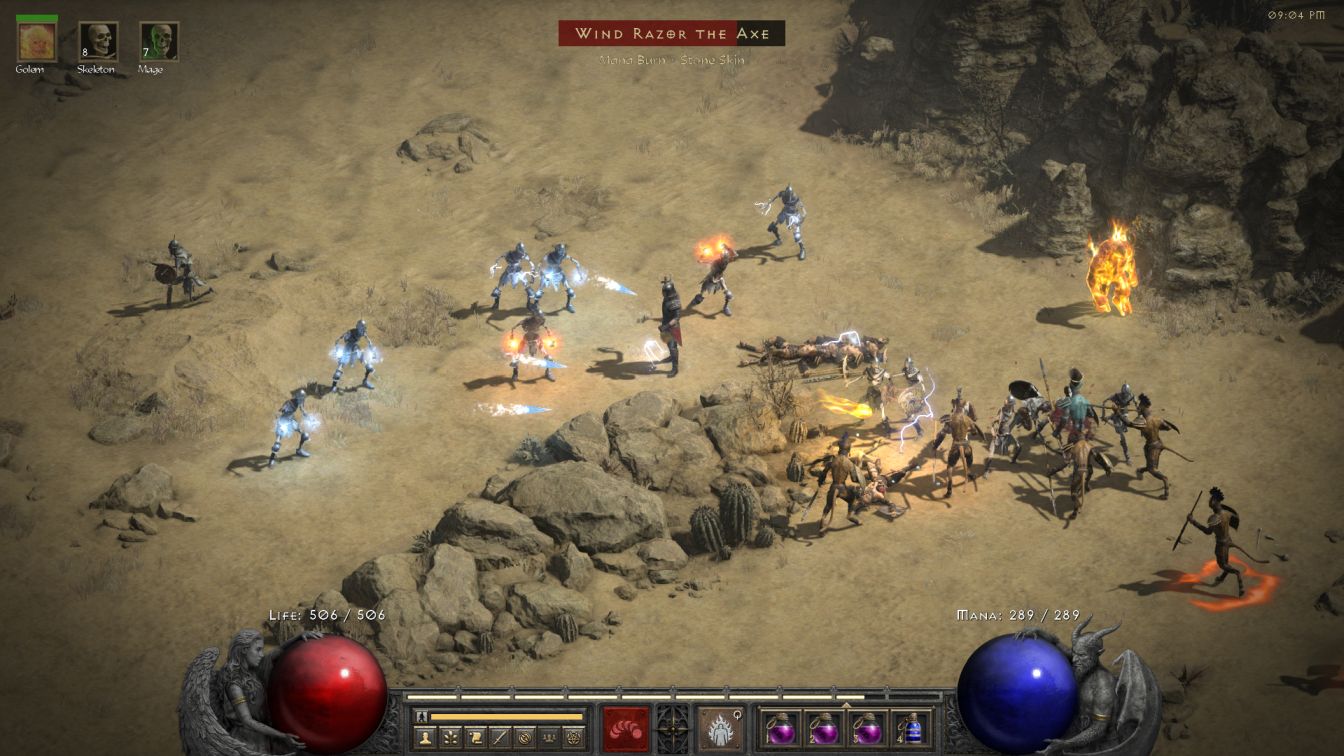The width and height of the screenshot is (1344, 756).
Task: Drink the purple potion in belt slot 1
Action: tap(780, 728)
